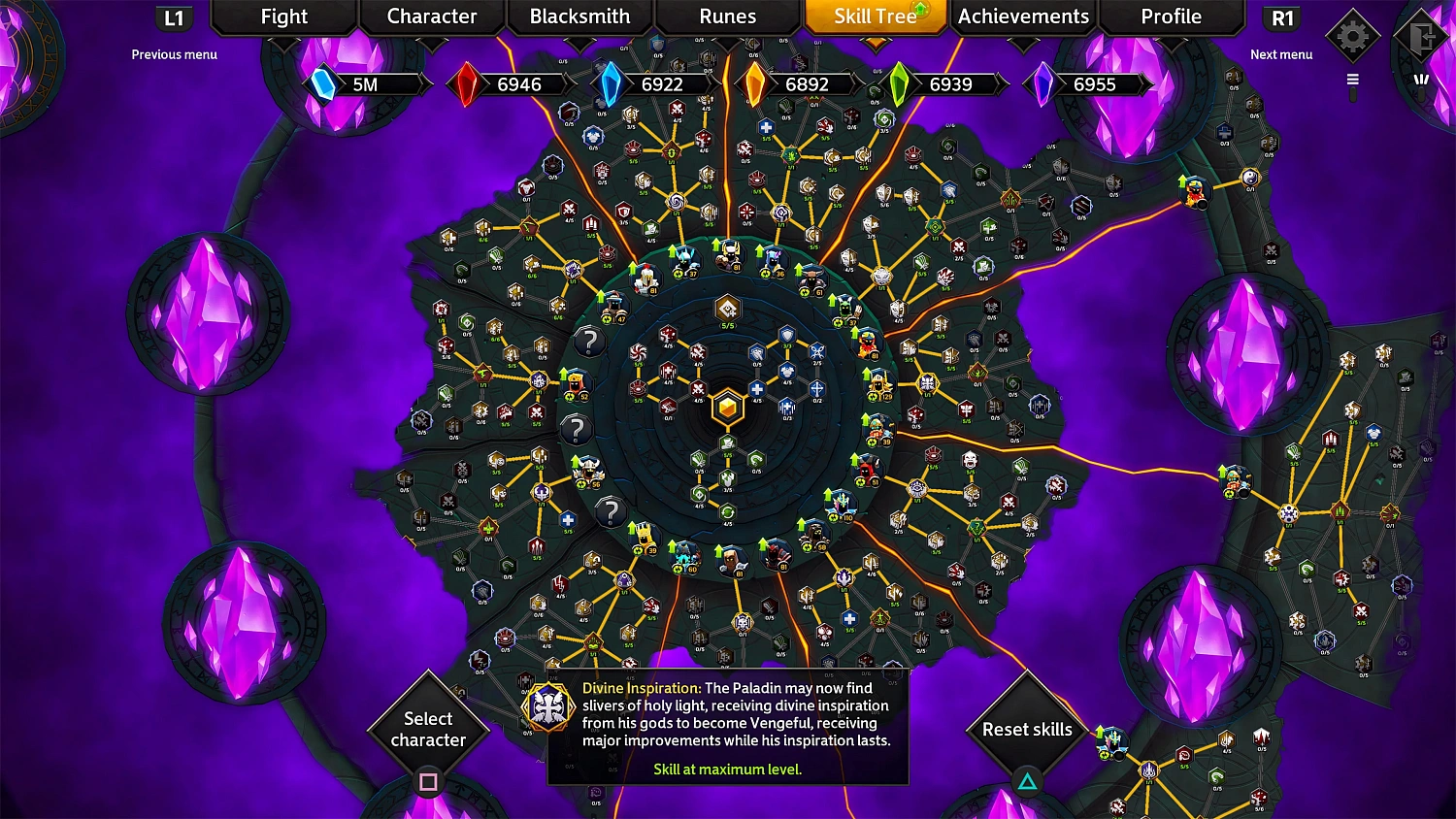Image resolution: width=1456 pixels, height=819 pixels.
Task: Click a question mark mystery skill node
Action: point(589,340)
